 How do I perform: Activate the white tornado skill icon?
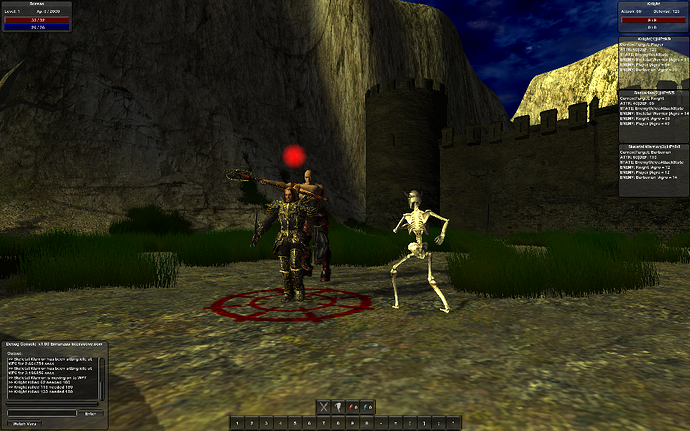(339, 407)
